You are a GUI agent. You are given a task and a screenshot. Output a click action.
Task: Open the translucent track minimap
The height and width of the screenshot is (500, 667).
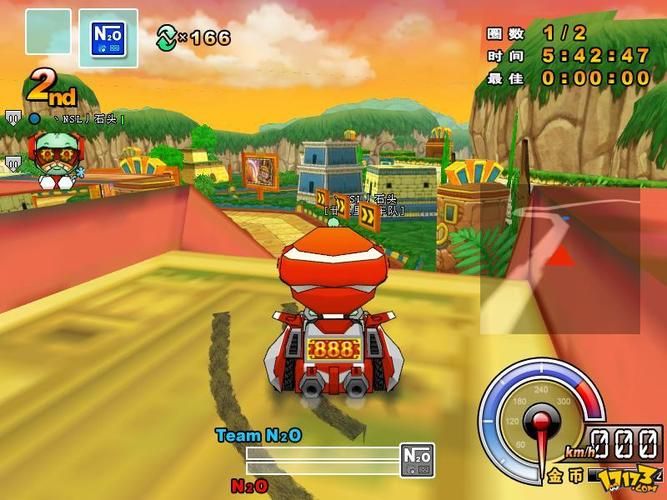tap(560, 257)
